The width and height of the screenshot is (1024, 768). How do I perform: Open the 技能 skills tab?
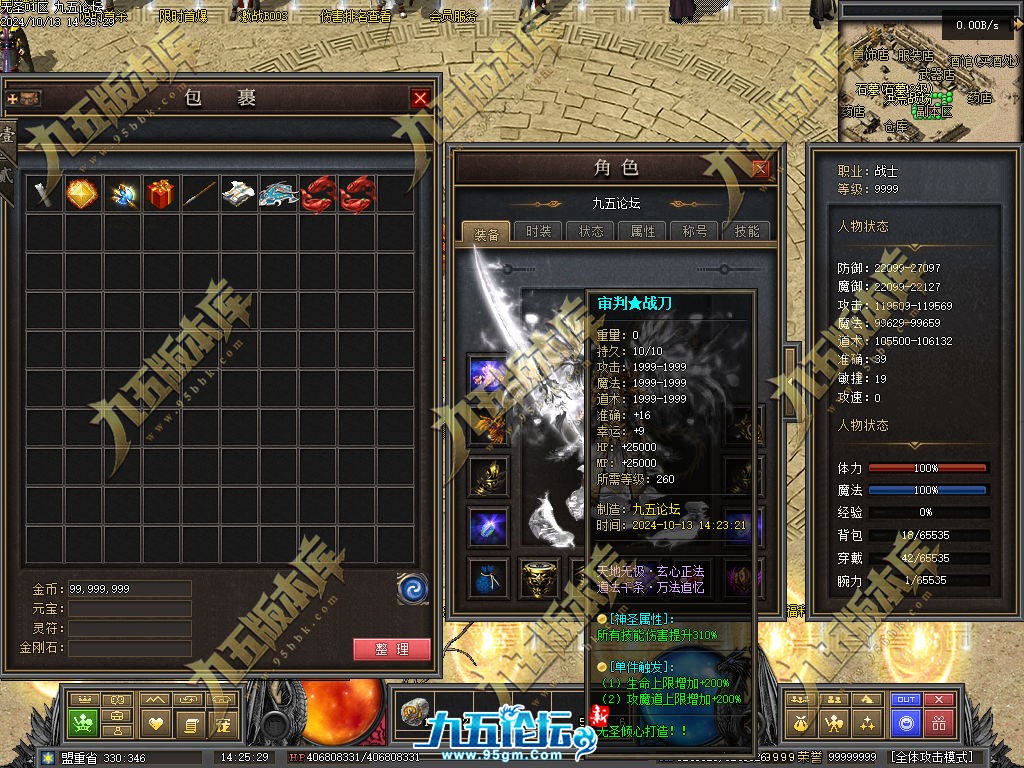pos(747,231)
